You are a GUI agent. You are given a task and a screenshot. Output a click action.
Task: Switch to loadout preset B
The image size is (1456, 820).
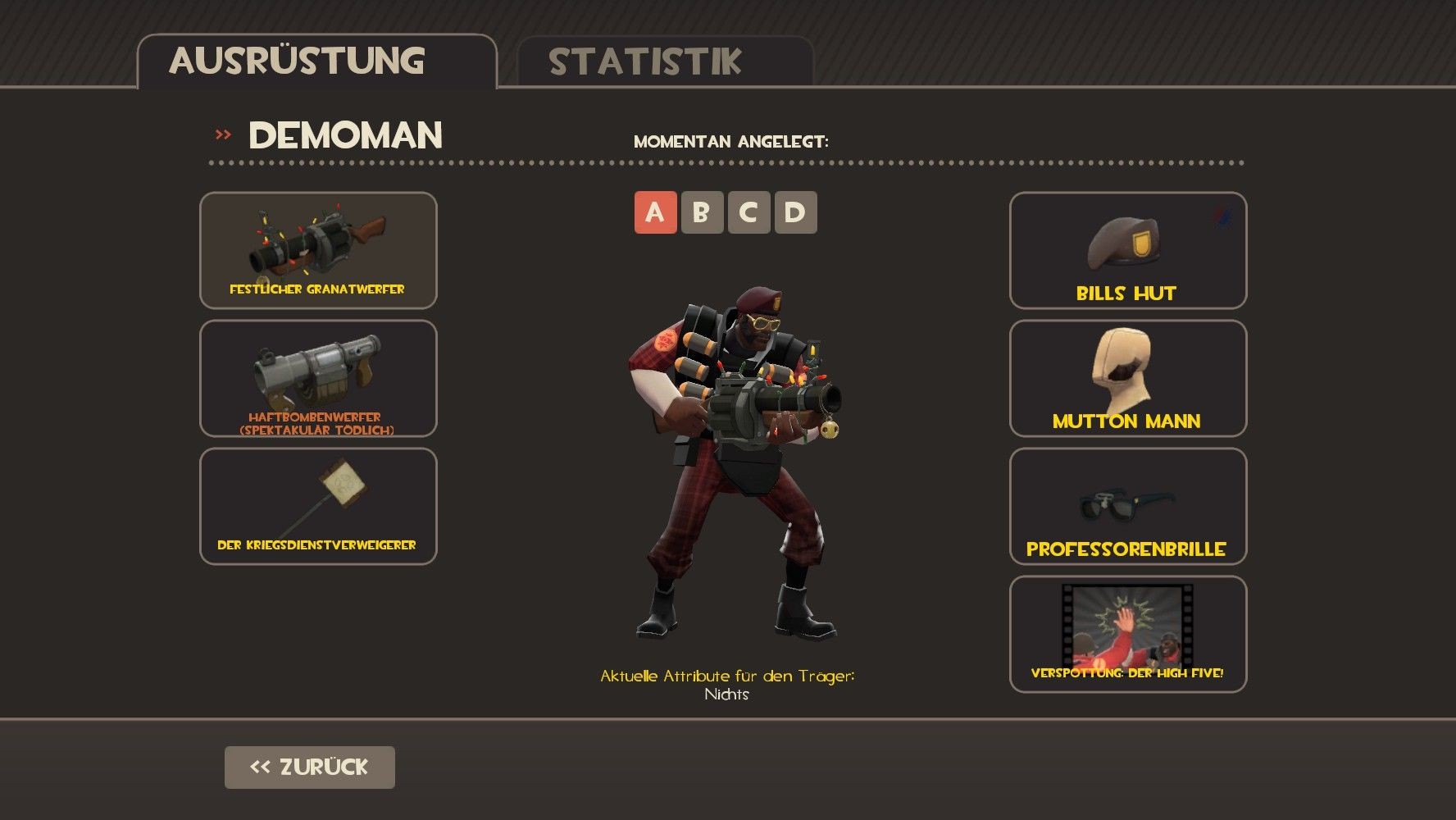click(x=701, y=213)
